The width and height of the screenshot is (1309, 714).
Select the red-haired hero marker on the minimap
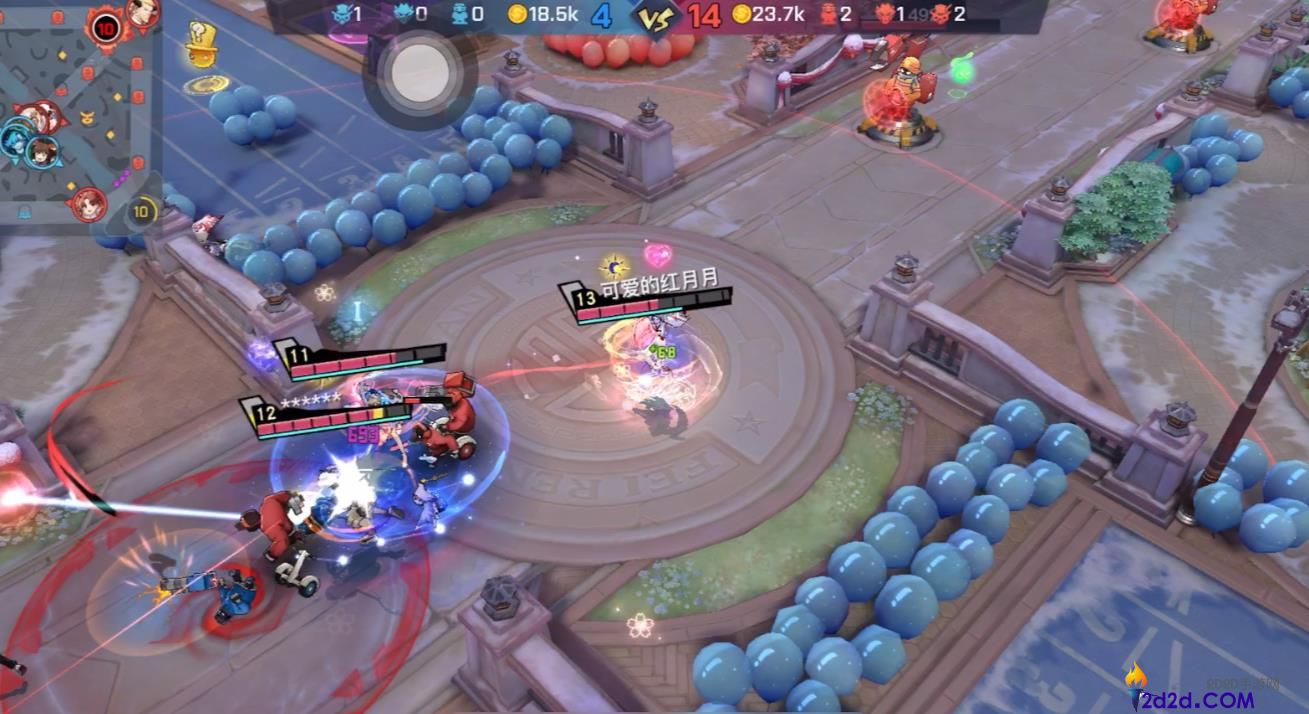coord(88,203)
